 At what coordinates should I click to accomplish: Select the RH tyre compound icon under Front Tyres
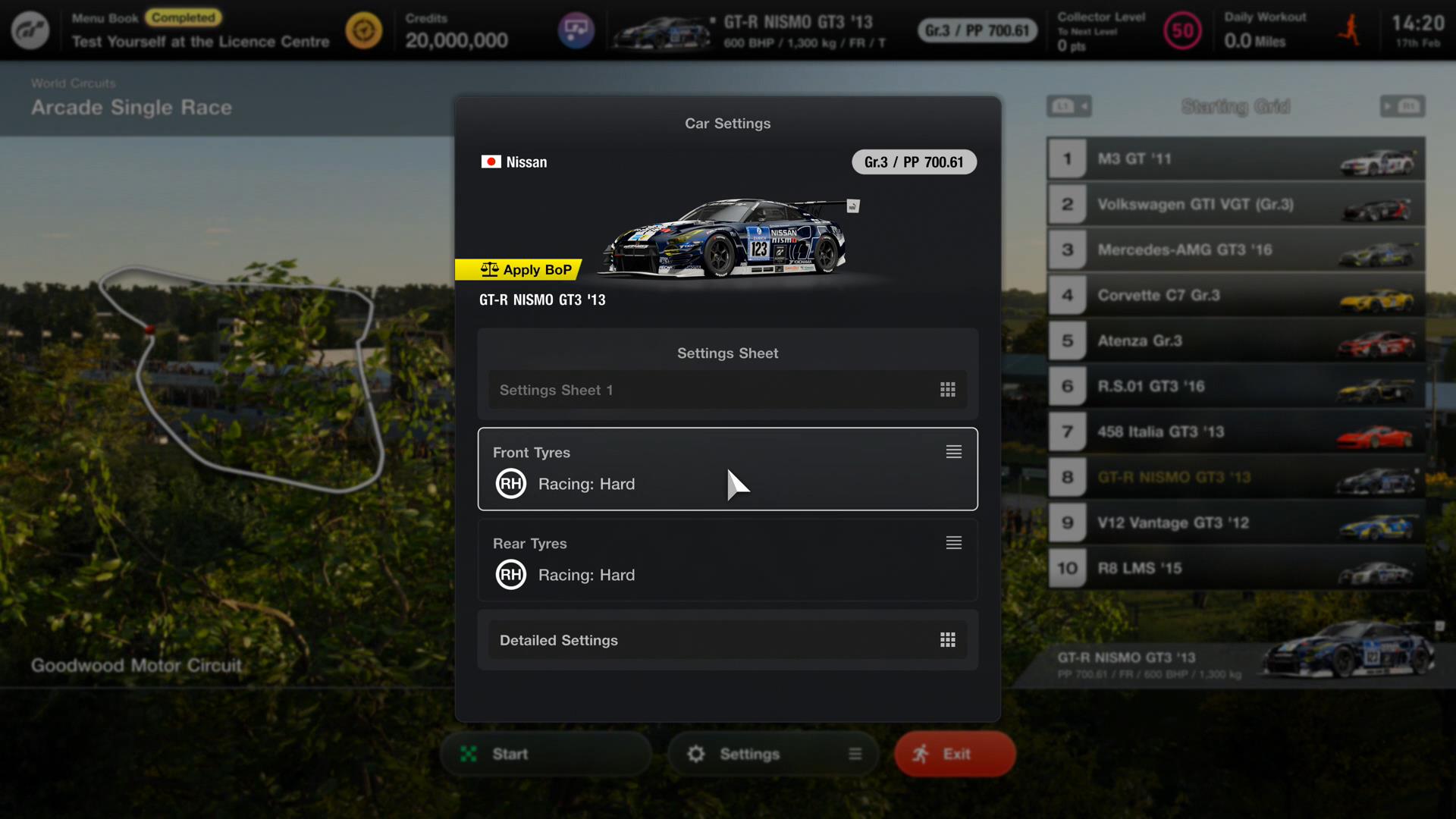510,484
